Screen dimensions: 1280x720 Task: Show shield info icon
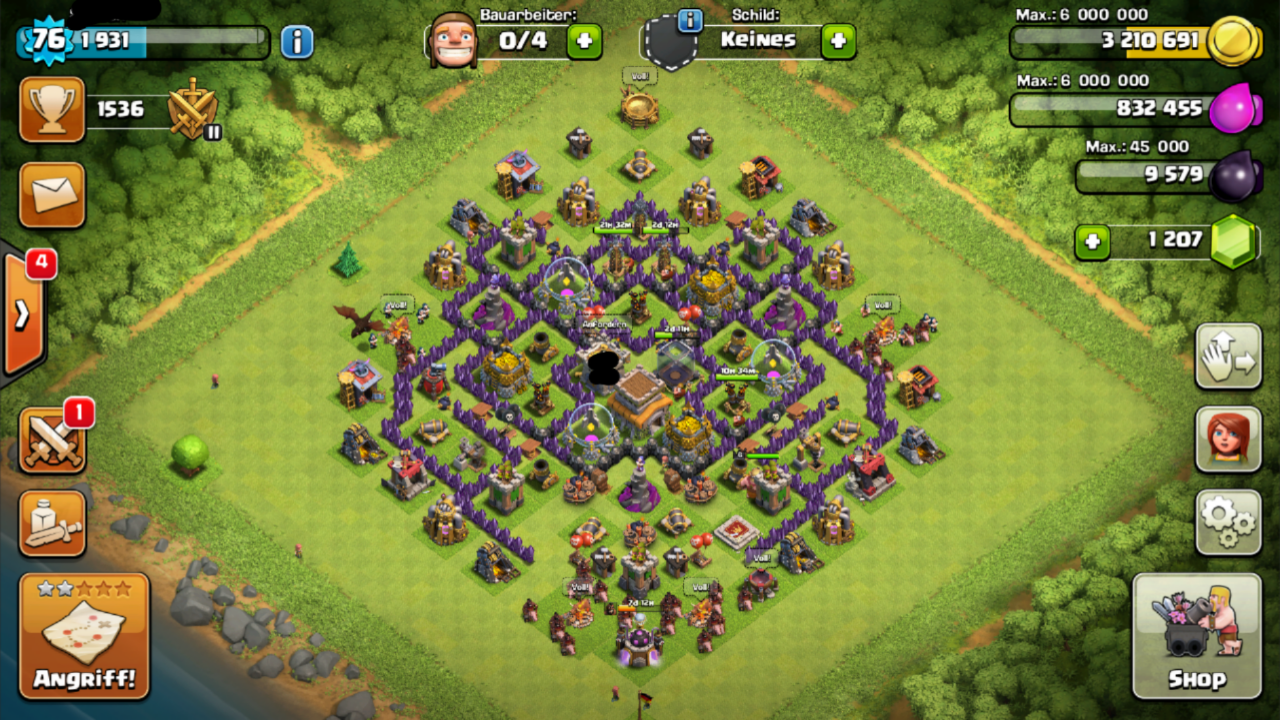tap(689, 20)
